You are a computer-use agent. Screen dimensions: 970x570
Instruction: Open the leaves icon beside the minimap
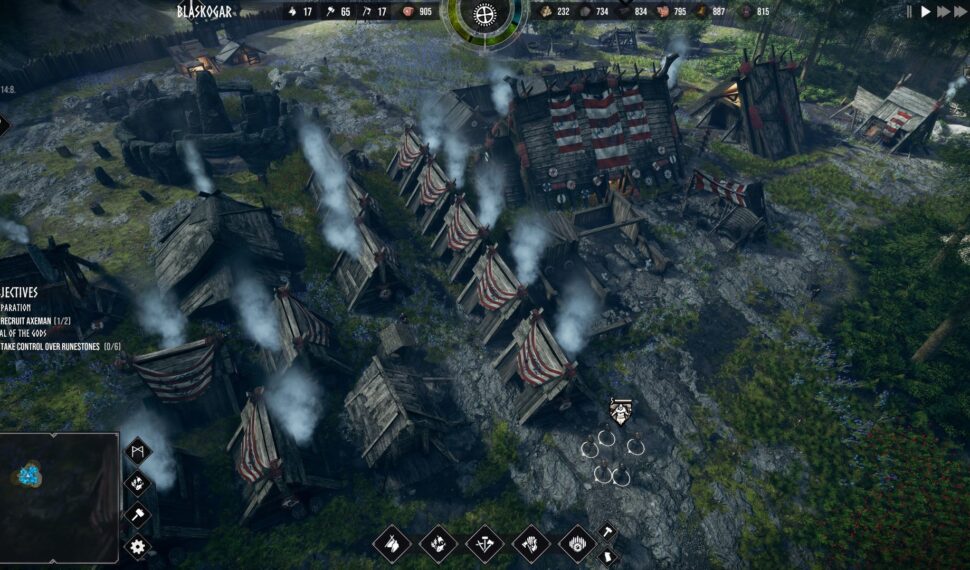[x=138, y=483]
